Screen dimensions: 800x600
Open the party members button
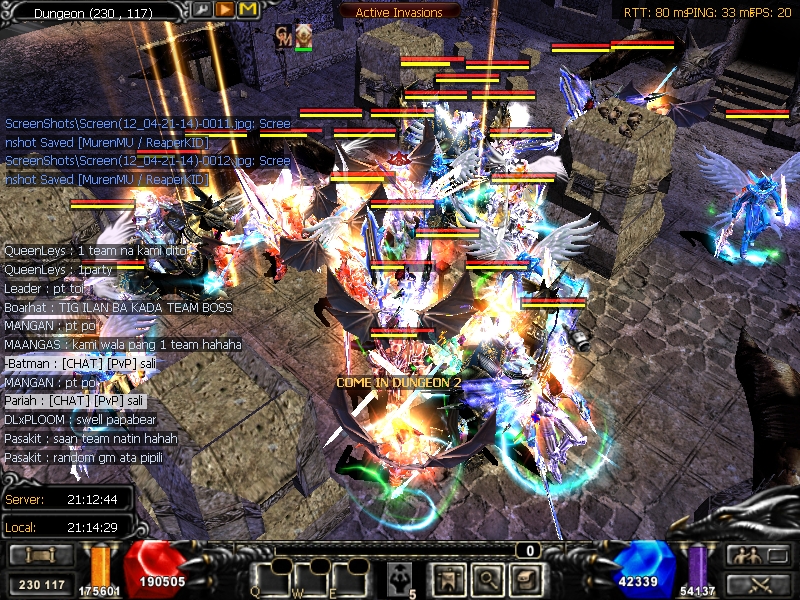(x=757, y=555)
